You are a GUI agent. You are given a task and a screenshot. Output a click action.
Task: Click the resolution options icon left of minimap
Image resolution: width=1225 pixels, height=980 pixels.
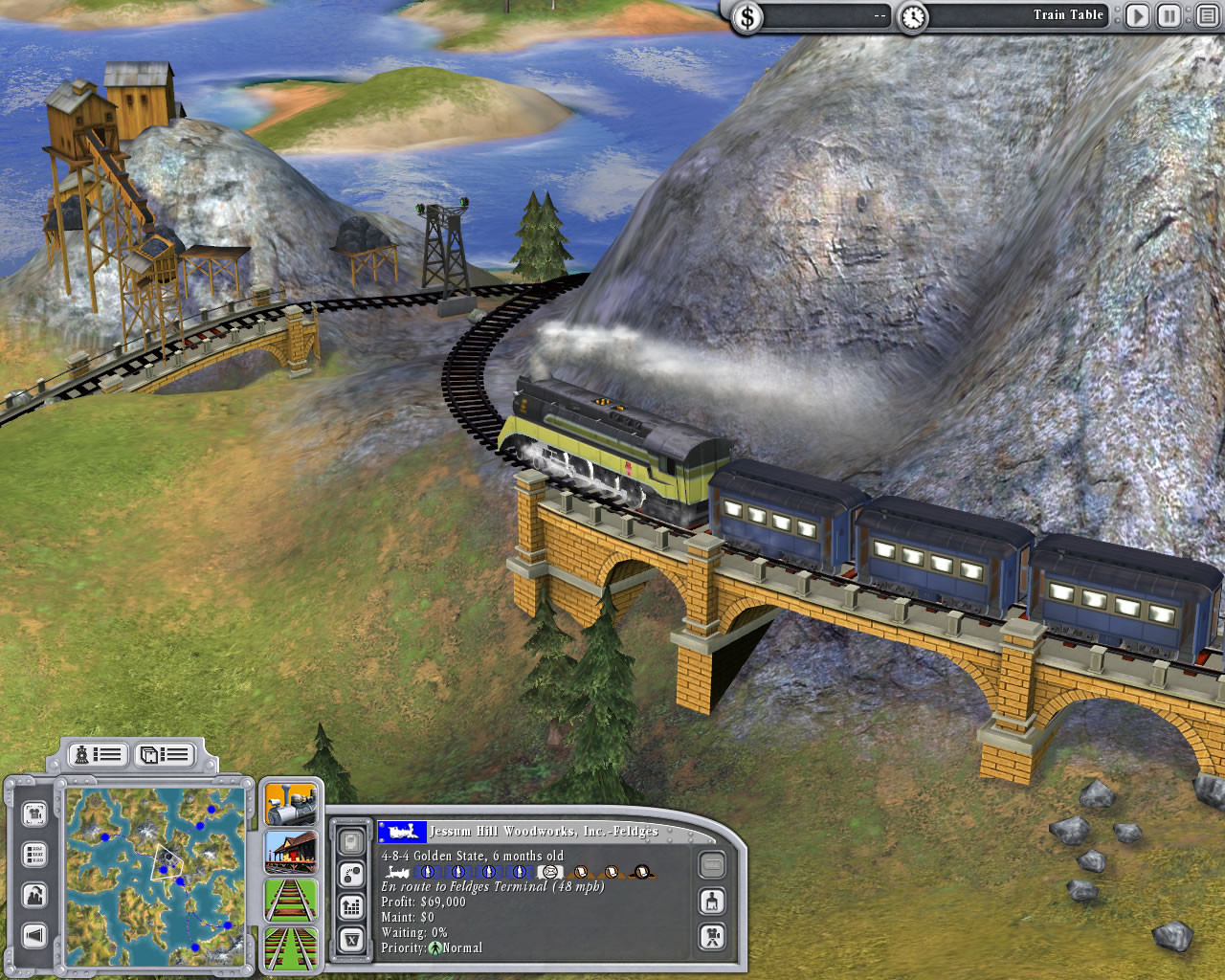[x=34, y=853]
